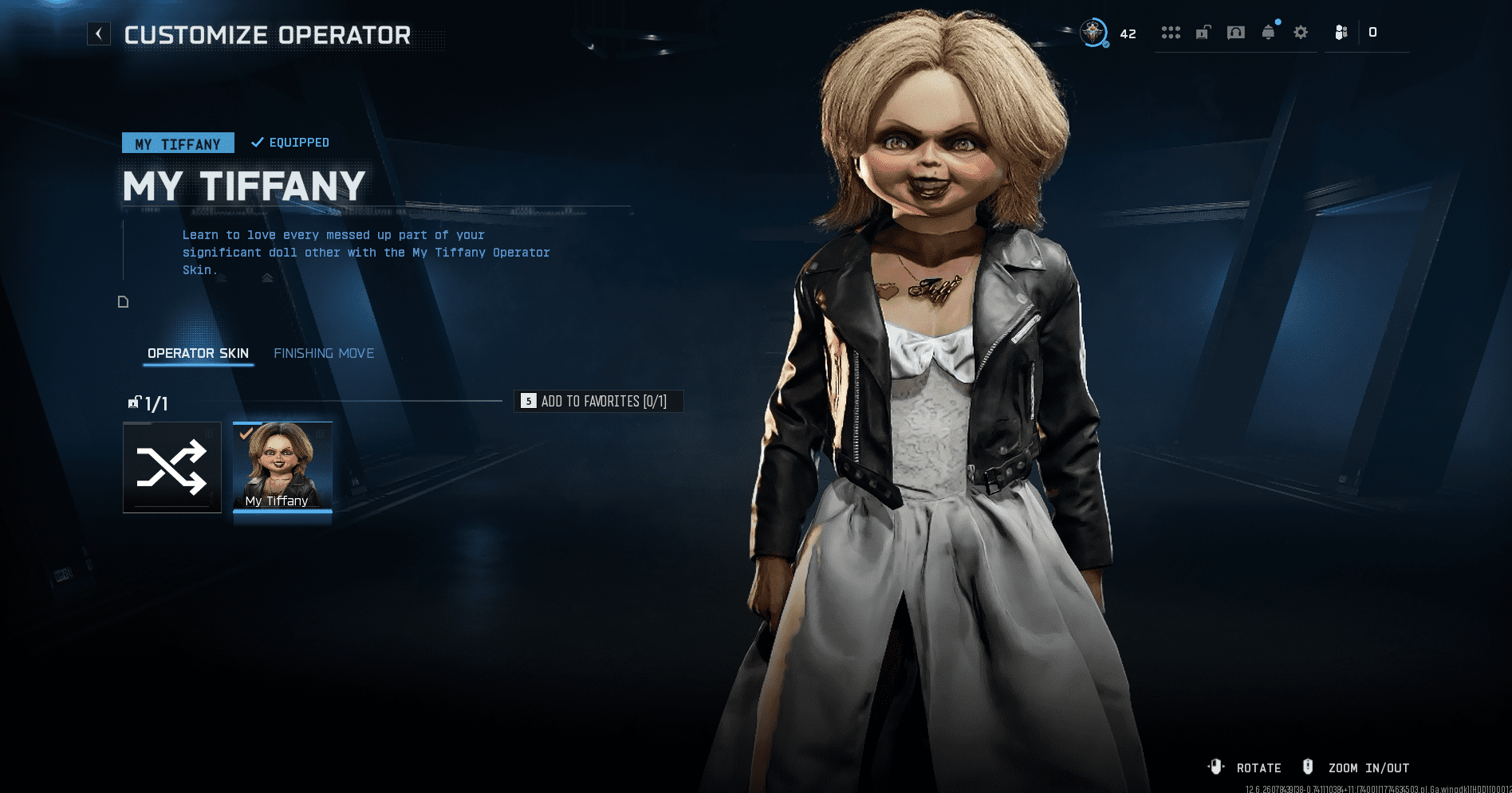
Task: Open the six-dot grid menu
Action: [x=1171, y=33]
